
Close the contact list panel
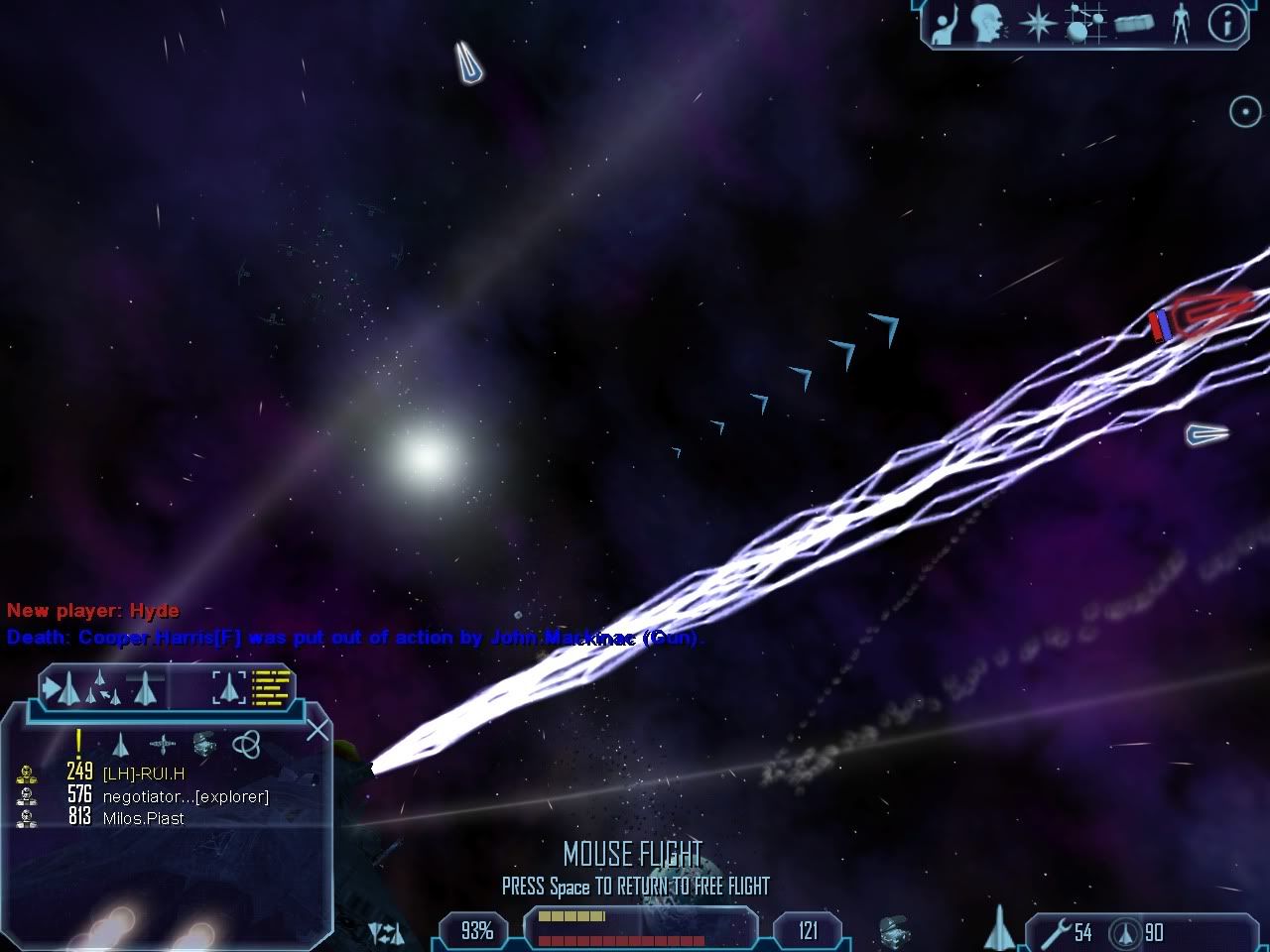pos(317,732)
